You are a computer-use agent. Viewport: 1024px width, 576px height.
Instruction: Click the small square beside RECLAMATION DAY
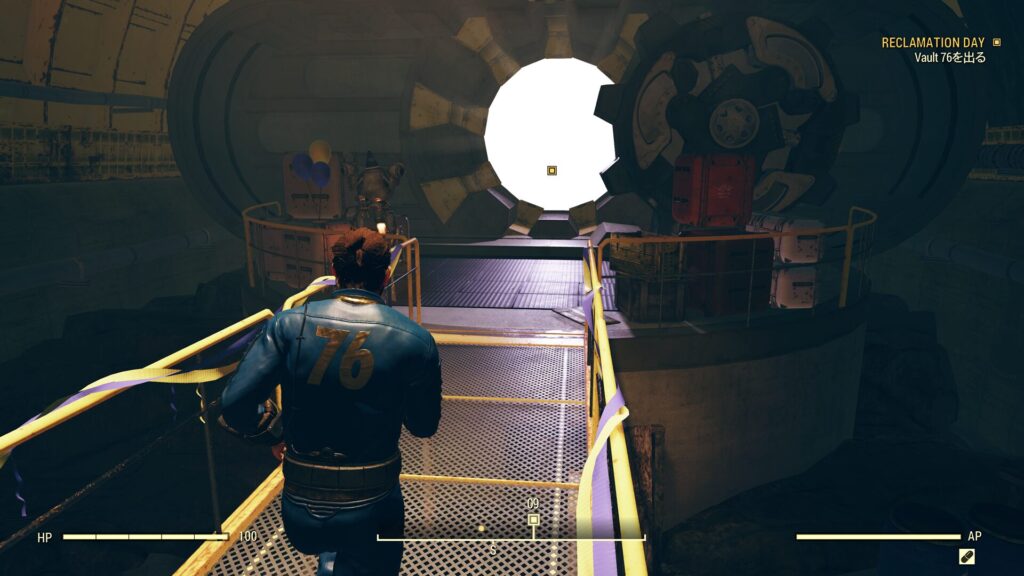click(x=995, y=43)
